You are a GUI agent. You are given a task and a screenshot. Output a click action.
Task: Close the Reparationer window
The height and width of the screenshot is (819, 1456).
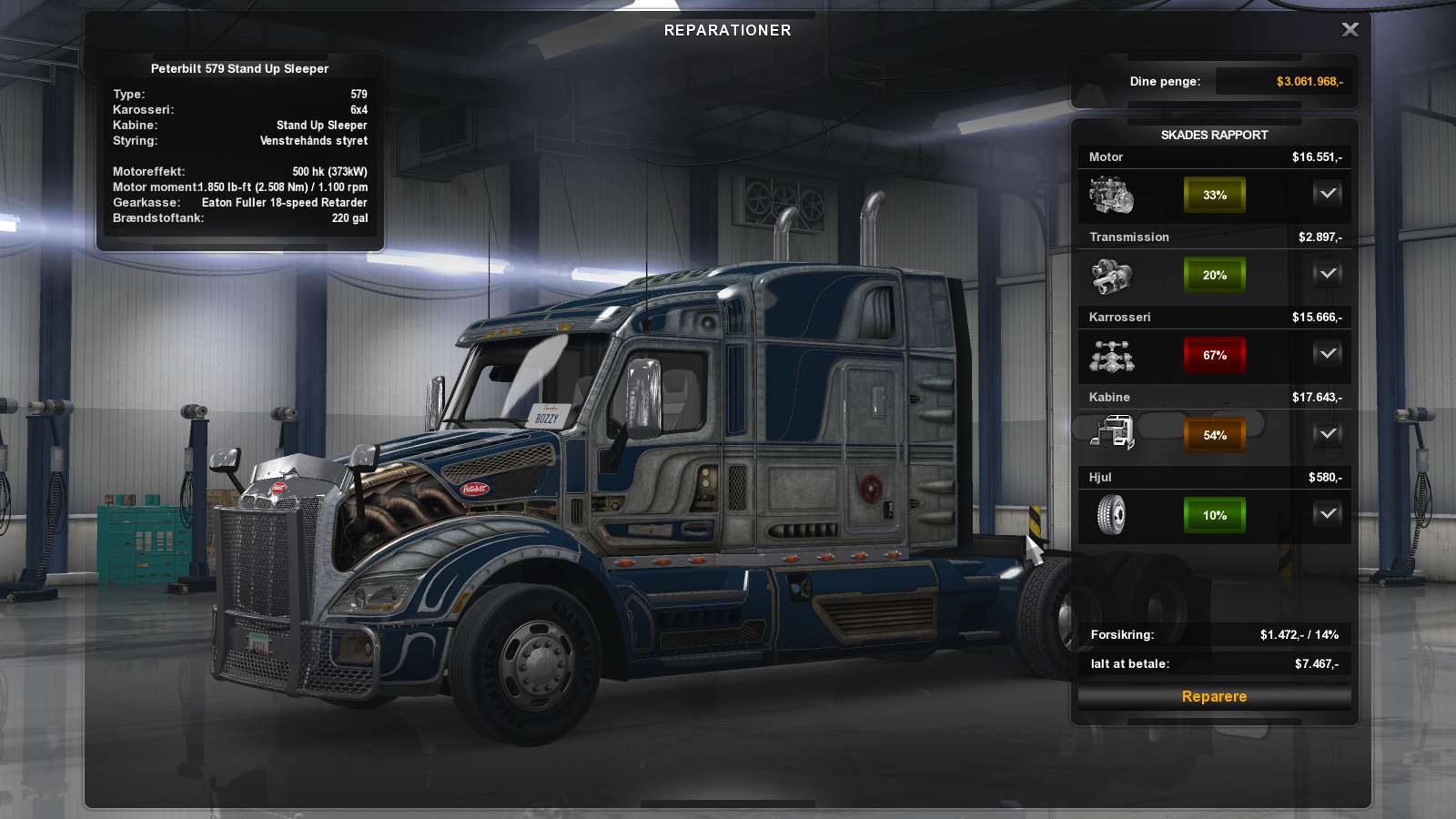(1350, 30)
